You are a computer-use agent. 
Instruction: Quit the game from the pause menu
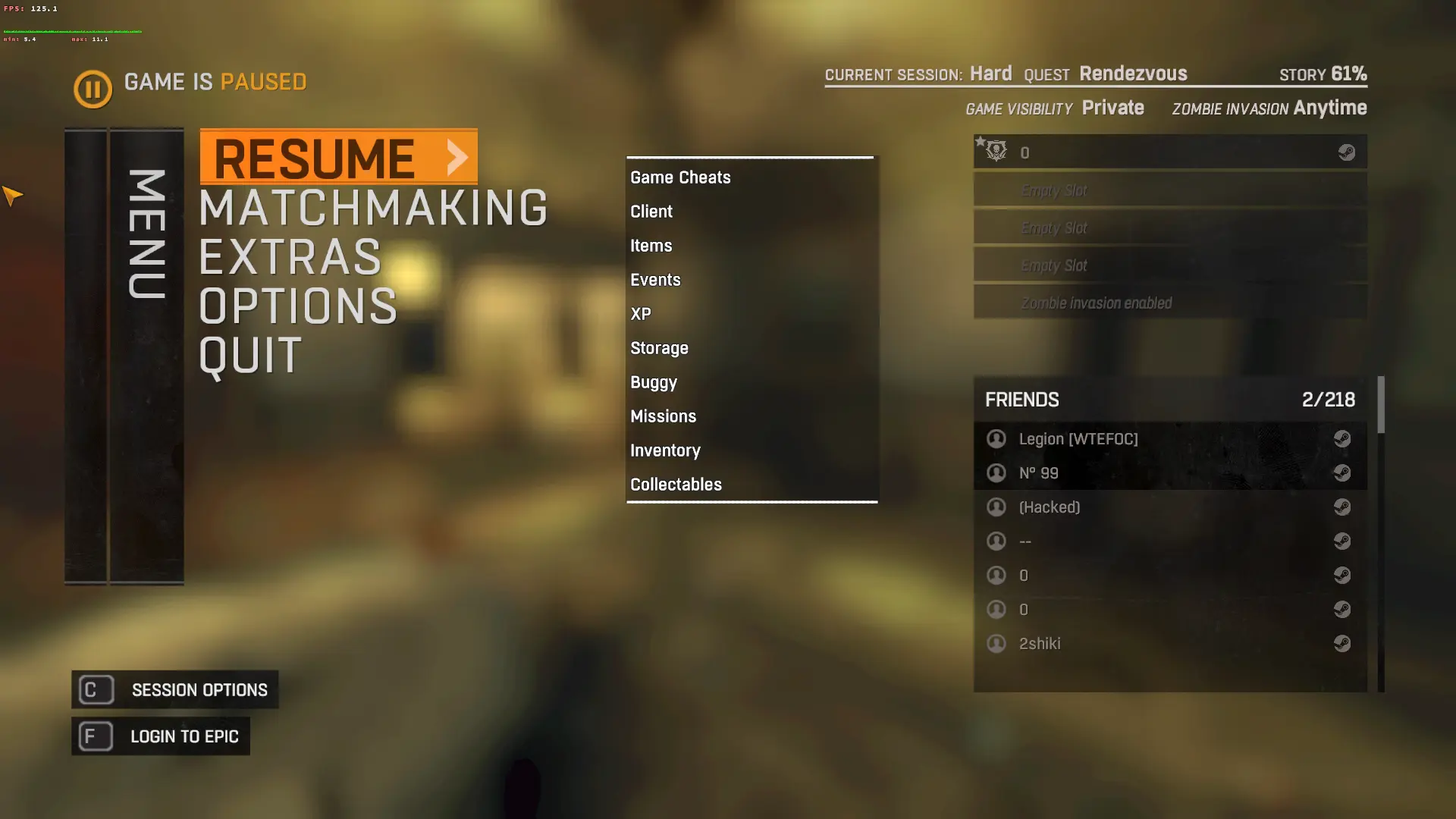coord(250,356)
